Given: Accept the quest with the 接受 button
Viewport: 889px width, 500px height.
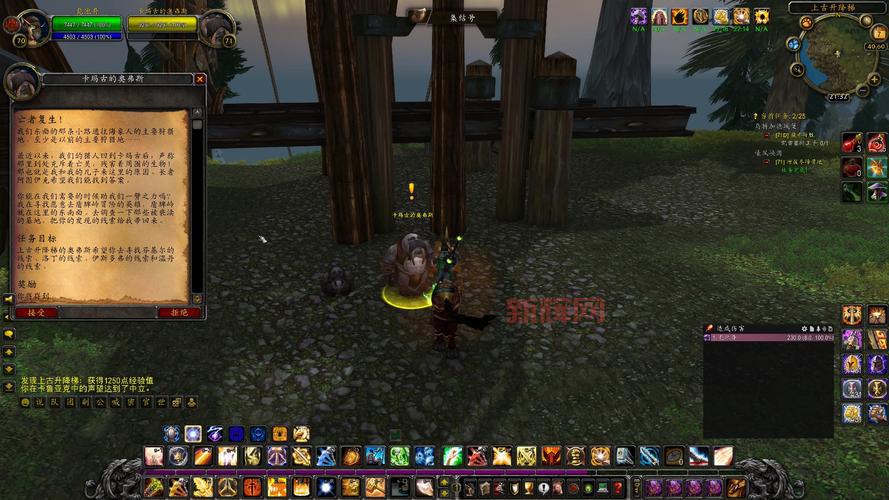Looking at the screenshot, I should (36, 312).
